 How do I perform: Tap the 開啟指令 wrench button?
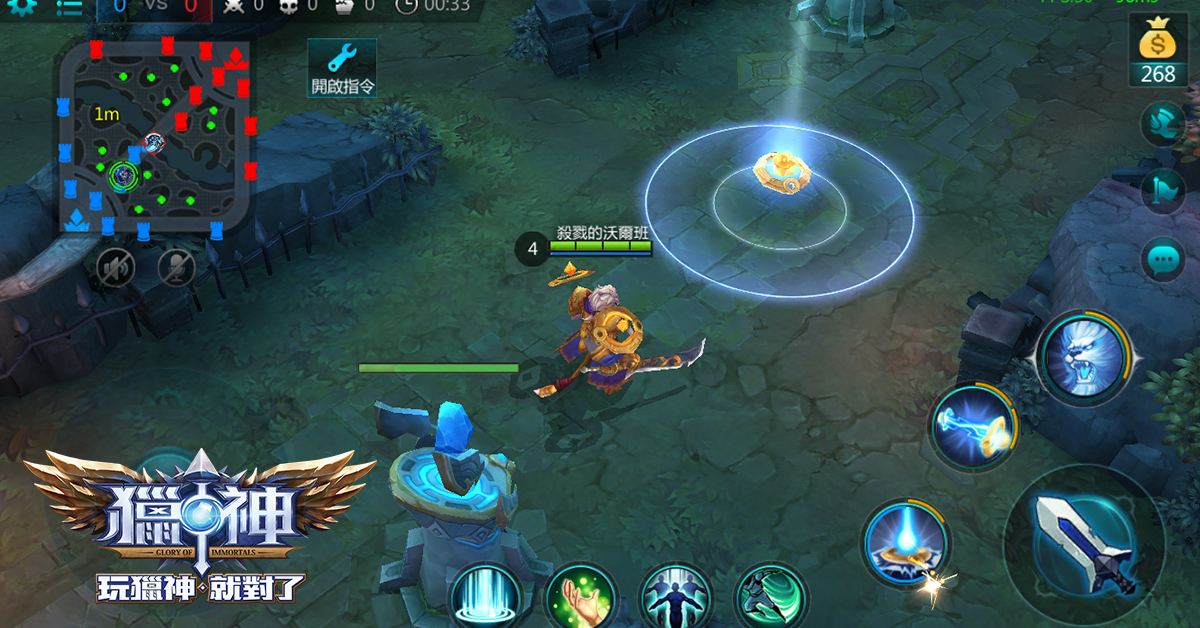pos(342,68)
